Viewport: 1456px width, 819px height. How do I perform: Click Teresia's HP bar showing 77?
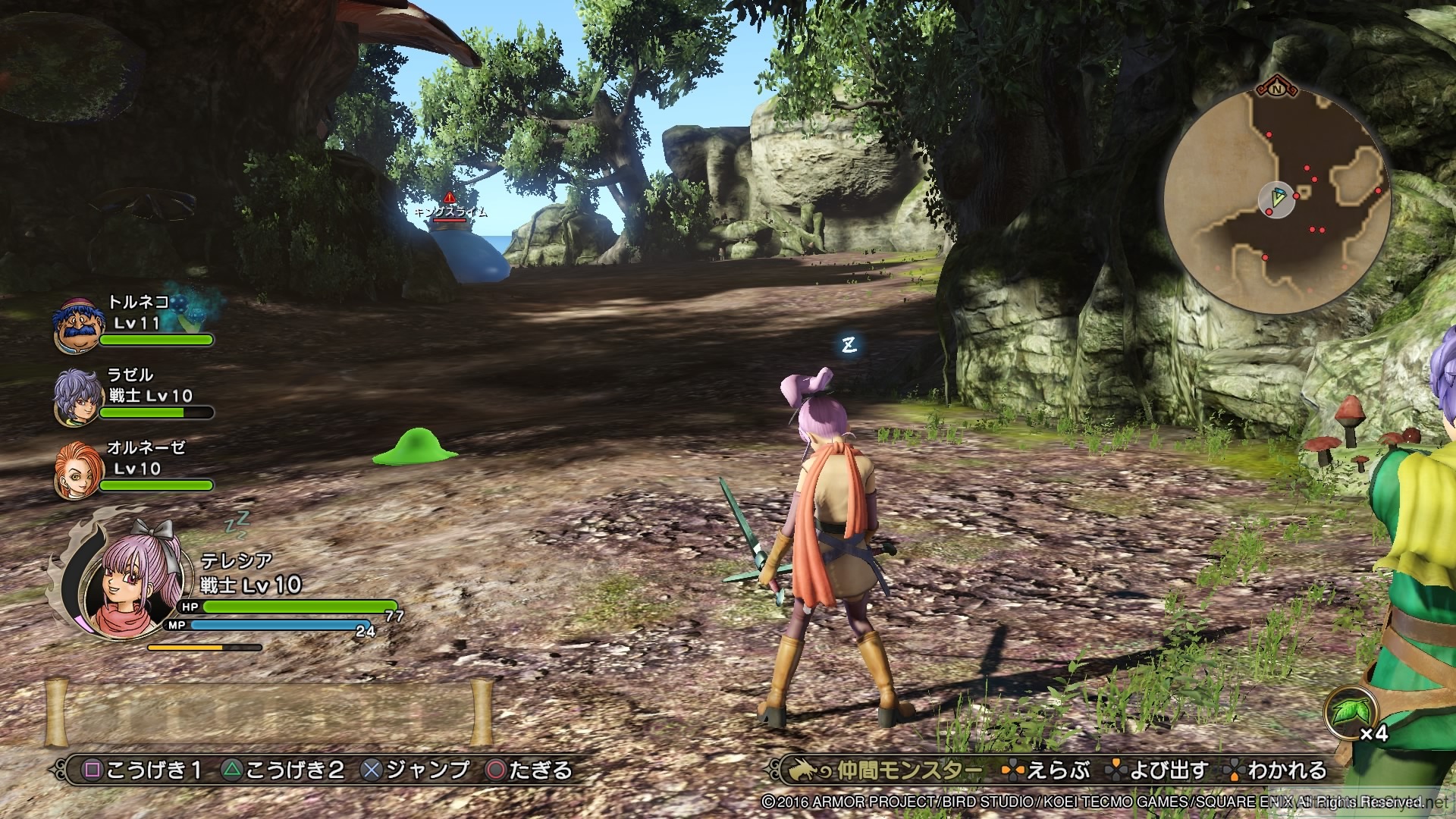coord(288,608)
